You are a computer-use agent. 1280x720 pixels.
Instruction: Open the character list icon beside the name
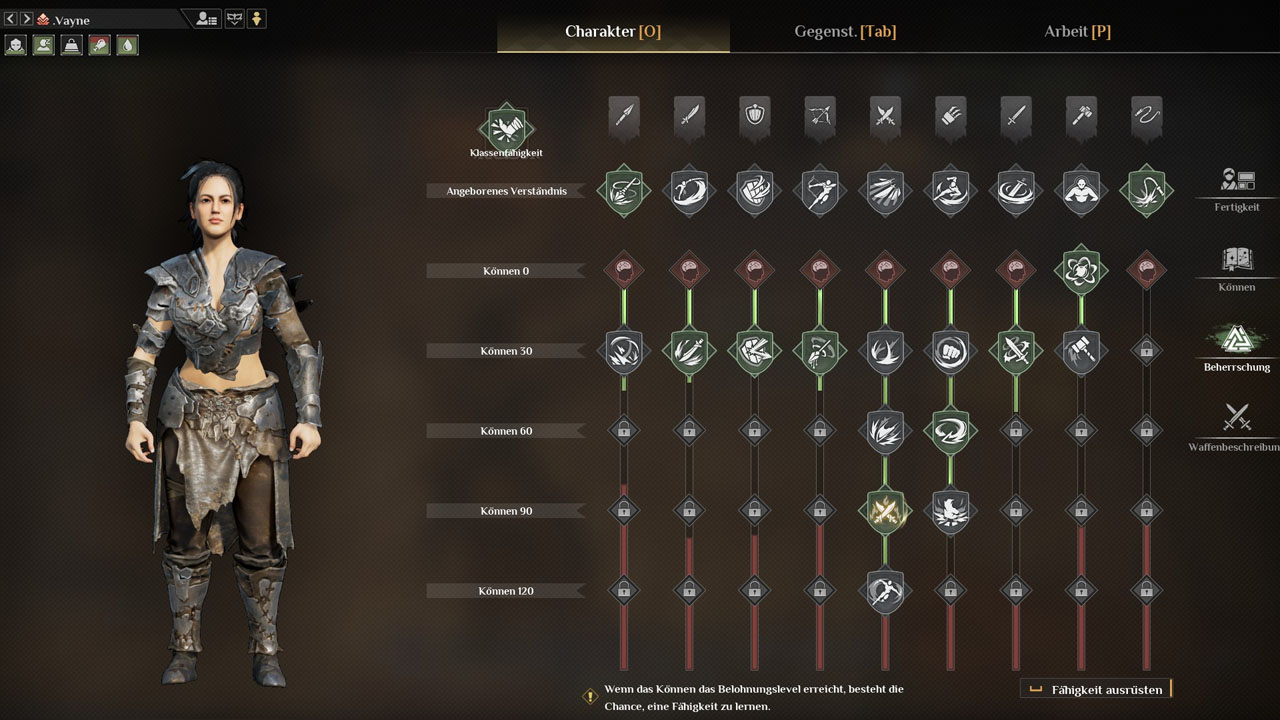[x=207, y=19]
